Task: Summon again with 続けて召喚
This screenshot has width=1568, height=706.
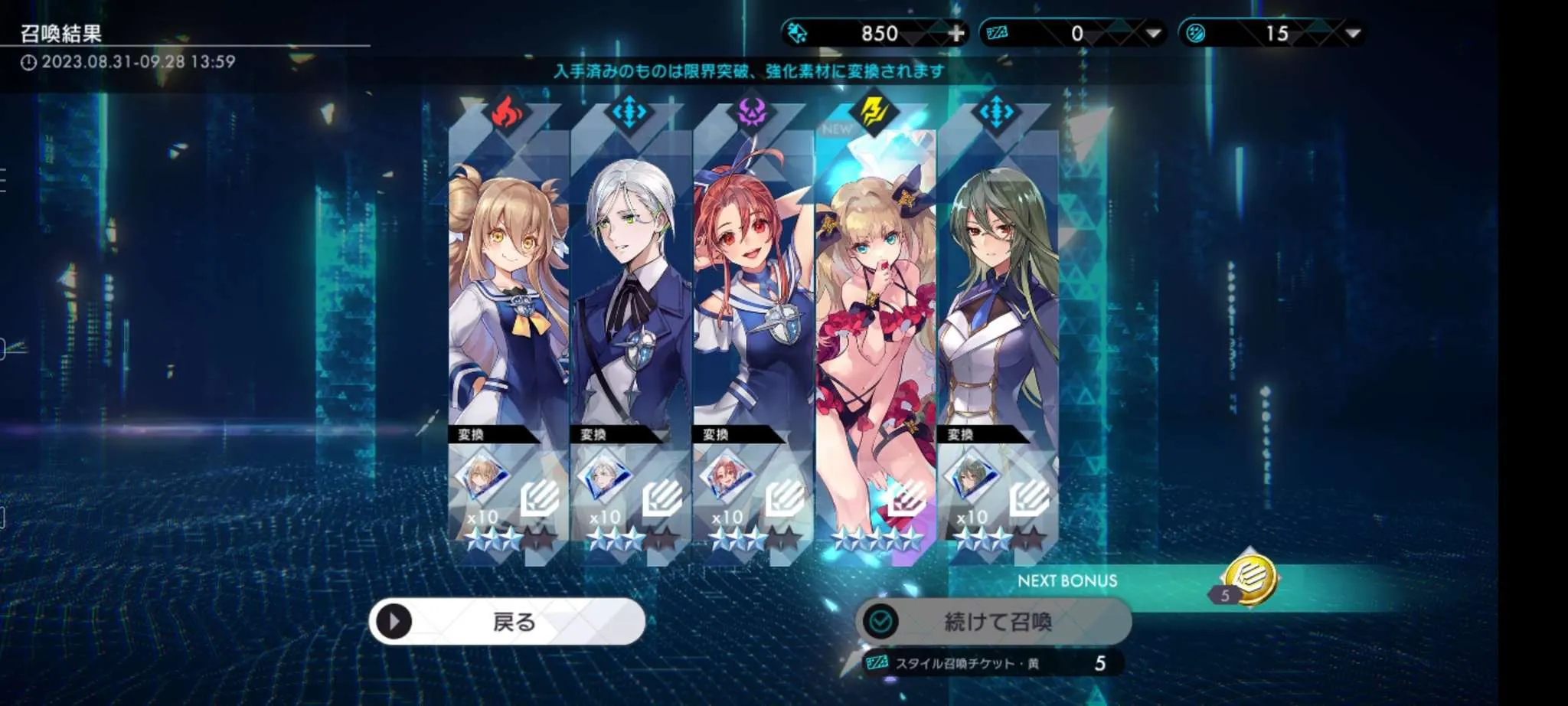Action: coord(993,621)
